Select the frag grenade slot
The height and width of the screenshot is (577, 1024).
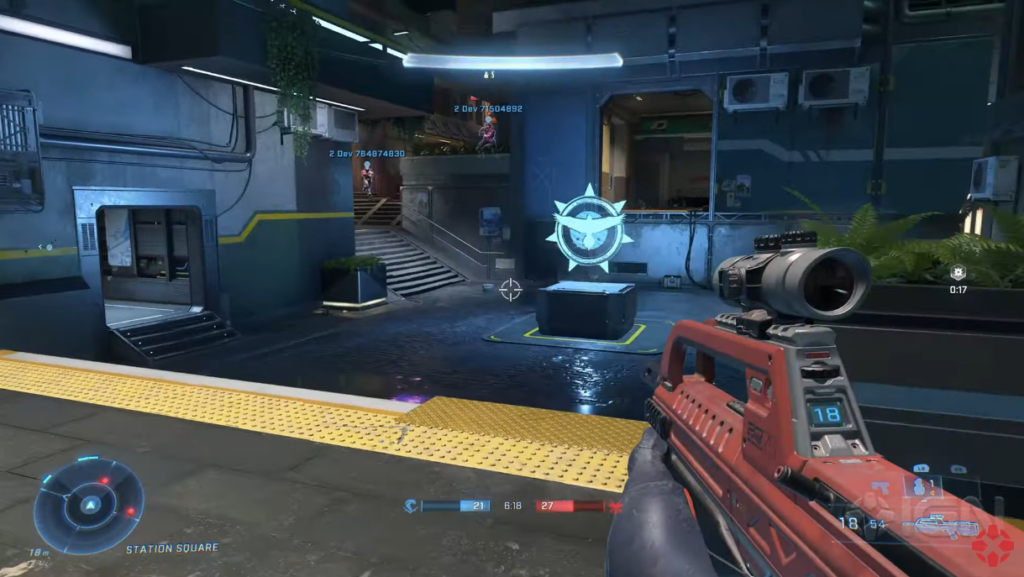pyautogui.click(x=922, y=487)
